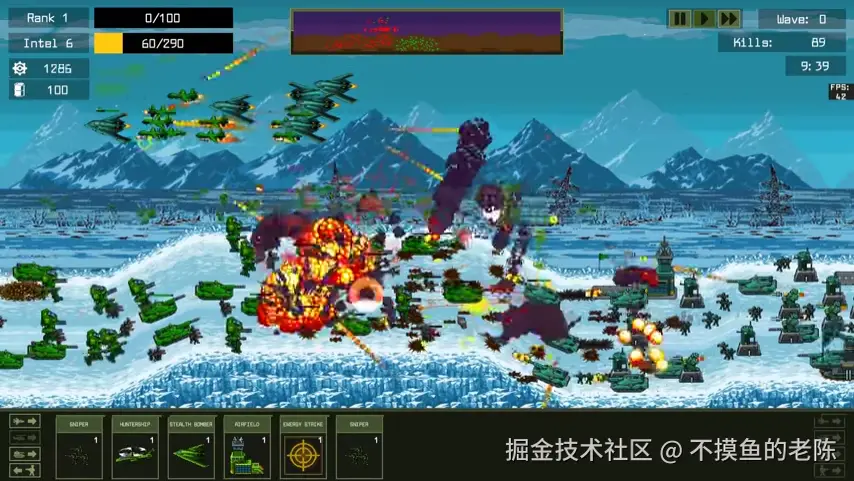Click the battlefield minimap
This screenshot has width=854, height=481.
click(427, 32)
